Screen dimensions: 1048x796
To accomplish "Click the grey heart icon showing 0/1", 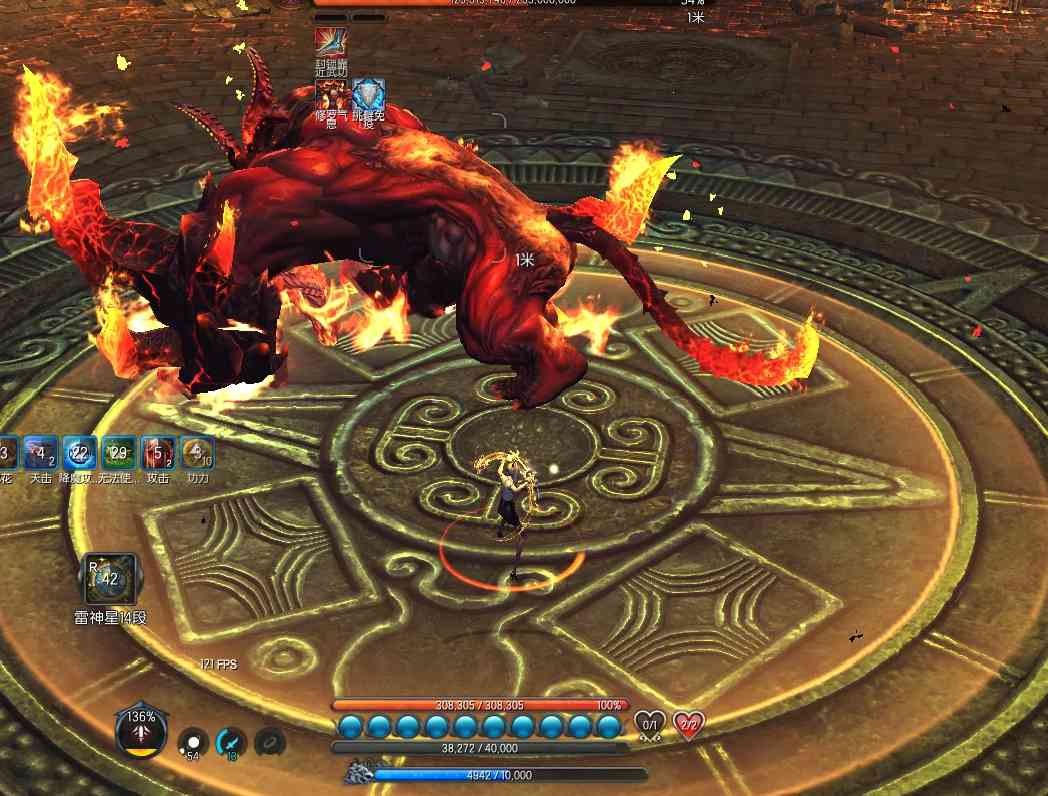I will (x=650, y=724).
